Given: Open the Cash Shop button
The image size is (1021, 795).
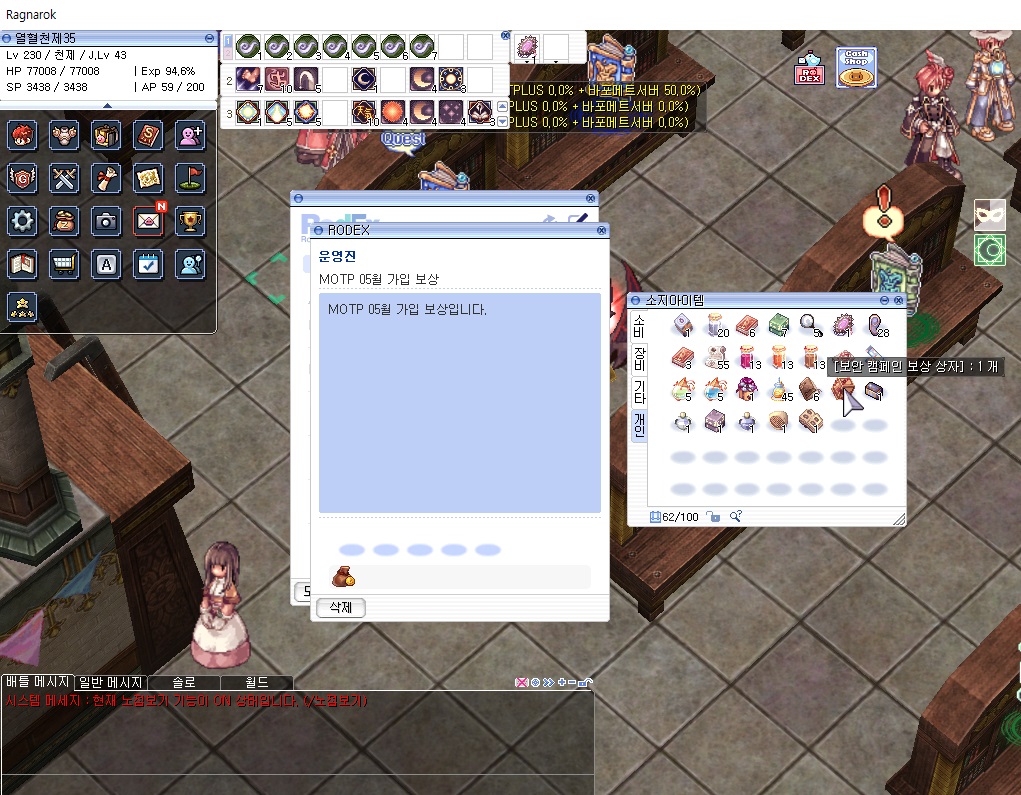Looking at the screenshot, I should [x=855, y=67].
